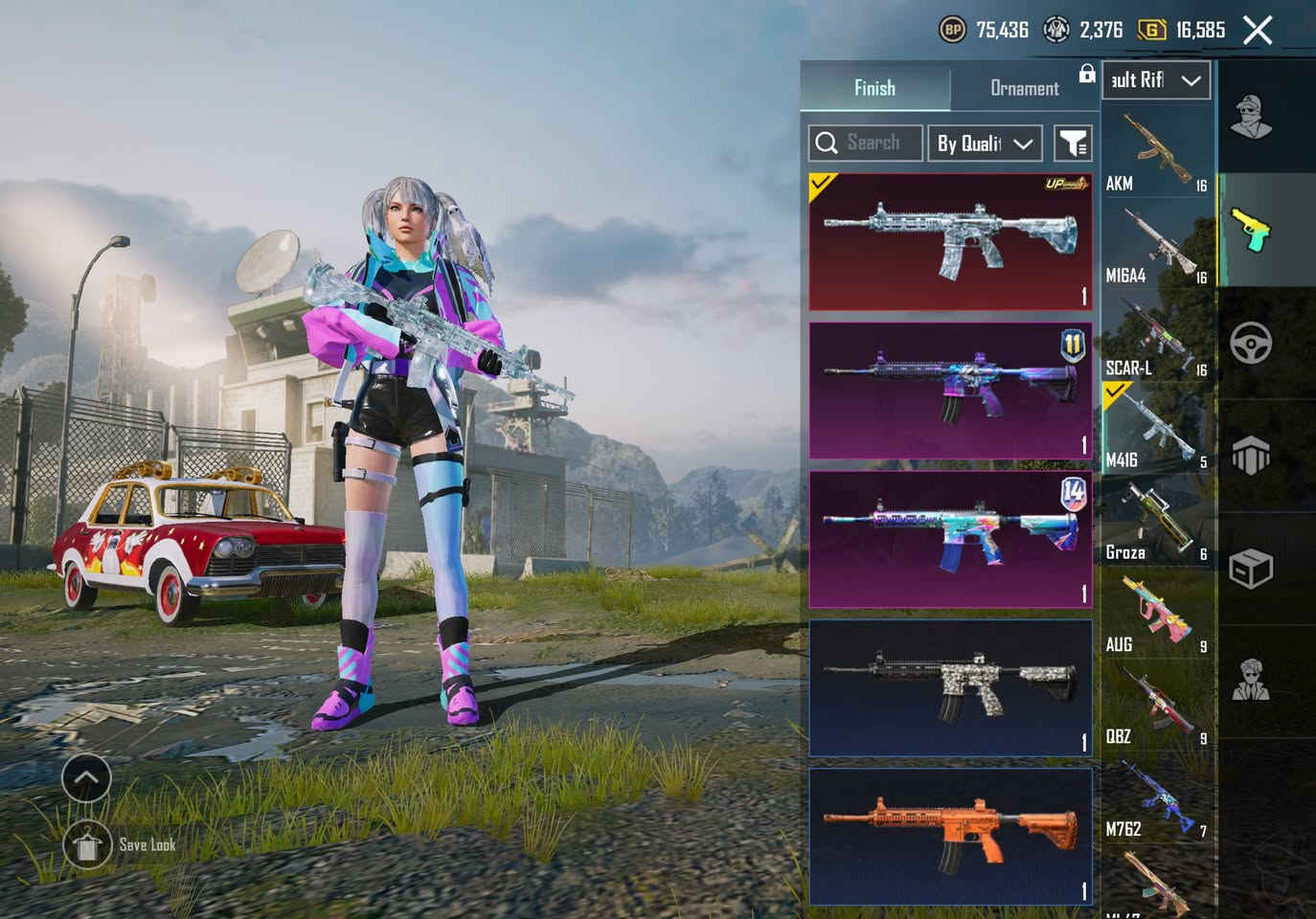Select SCAR-L in the weapon list
This screenshot has width=1316, height=919.
click(x=1157, y=338)
